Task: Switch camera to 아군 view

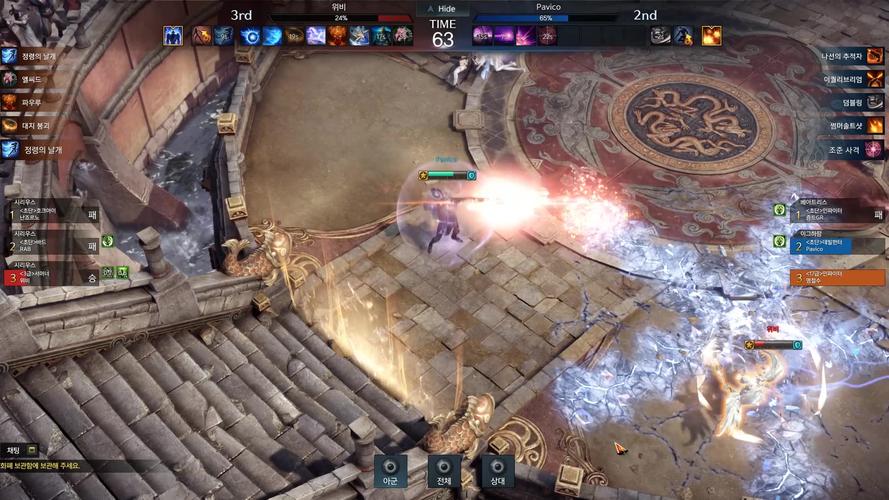Action: tap(390, 471)
